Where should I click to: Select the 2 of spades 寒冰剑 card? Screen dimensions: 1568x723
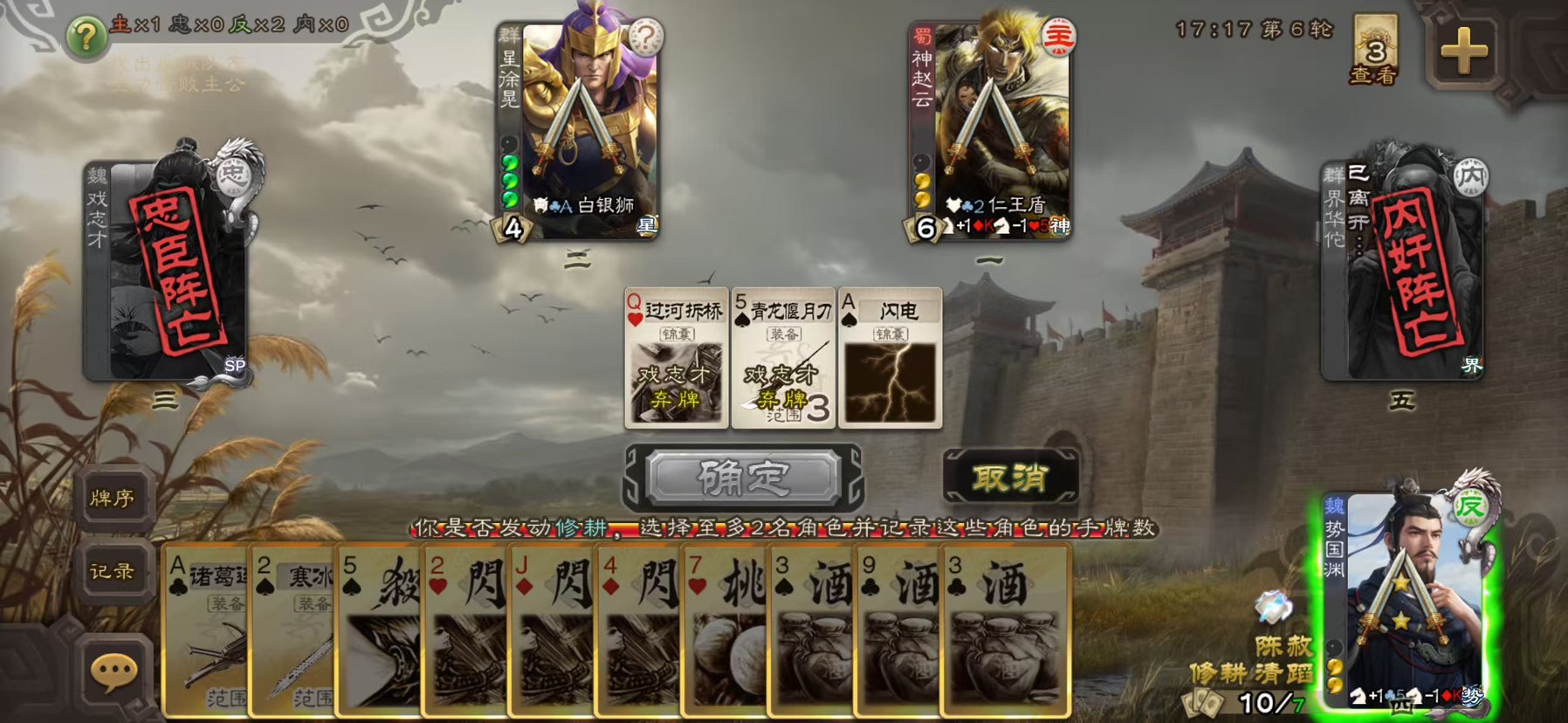click(292, 629)
